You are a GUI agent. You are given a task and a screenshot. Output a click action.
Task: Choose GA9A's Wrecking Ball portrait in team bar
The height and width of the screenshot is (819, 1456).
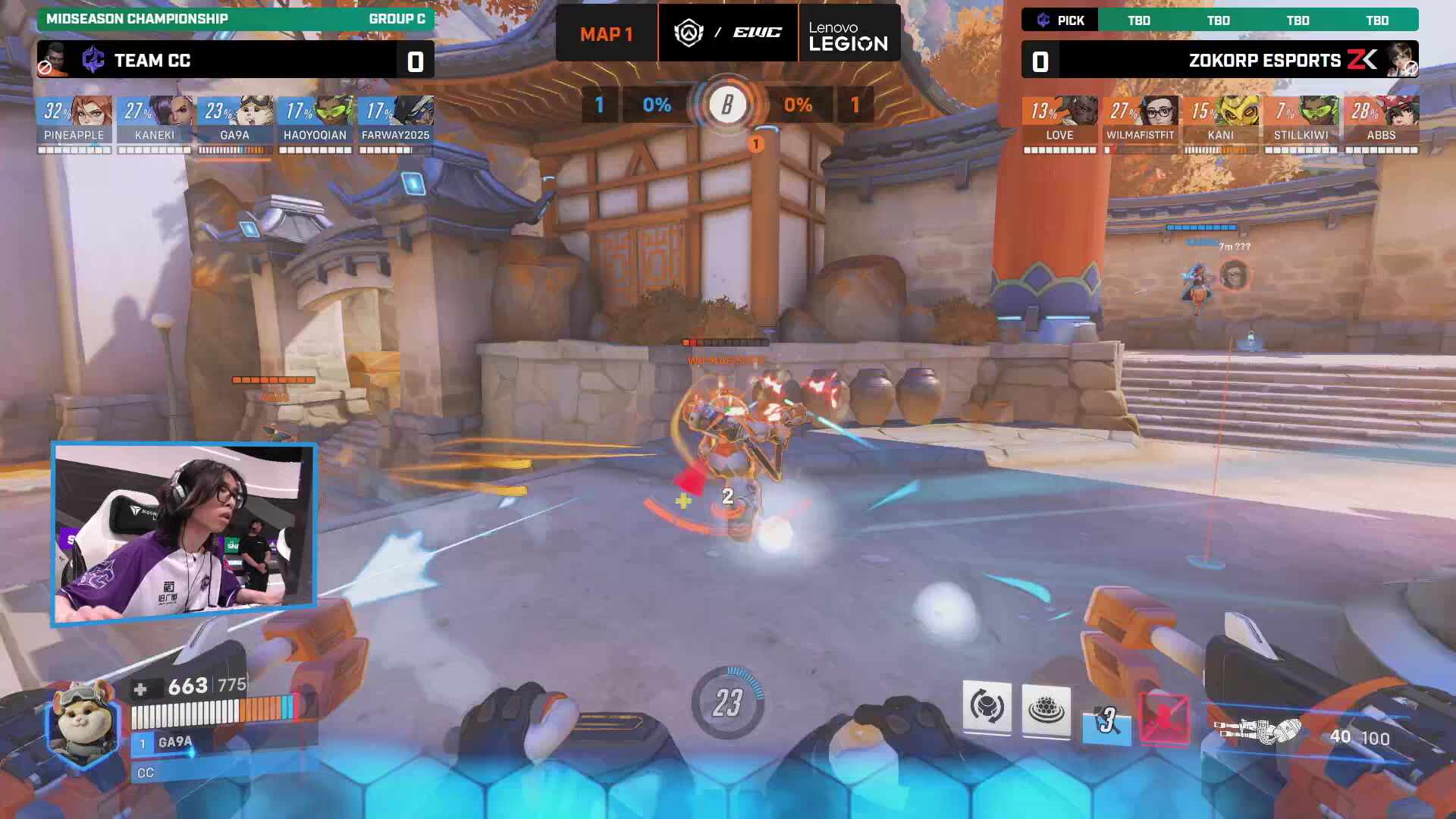[235, 112]
